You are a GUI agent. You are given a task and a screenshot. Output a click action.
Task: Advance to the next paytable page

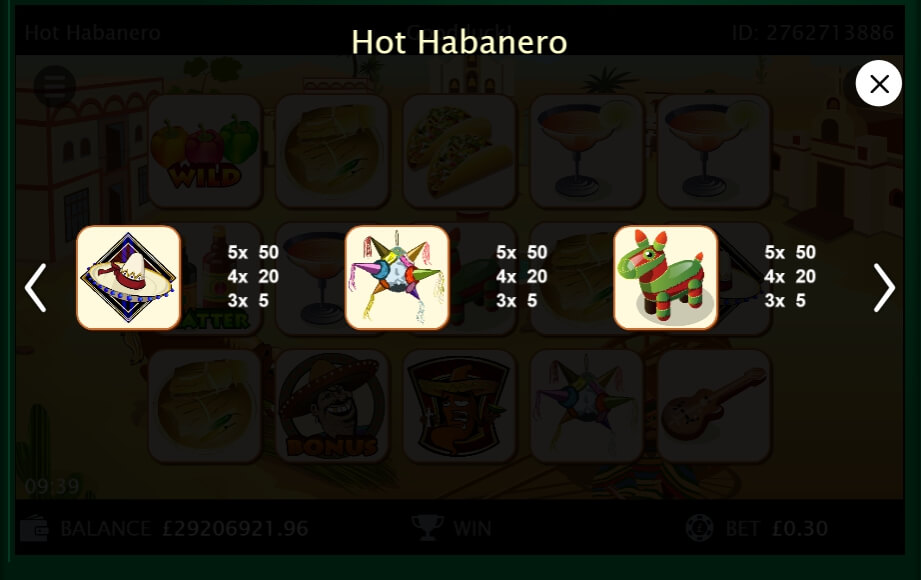[884, 288]
